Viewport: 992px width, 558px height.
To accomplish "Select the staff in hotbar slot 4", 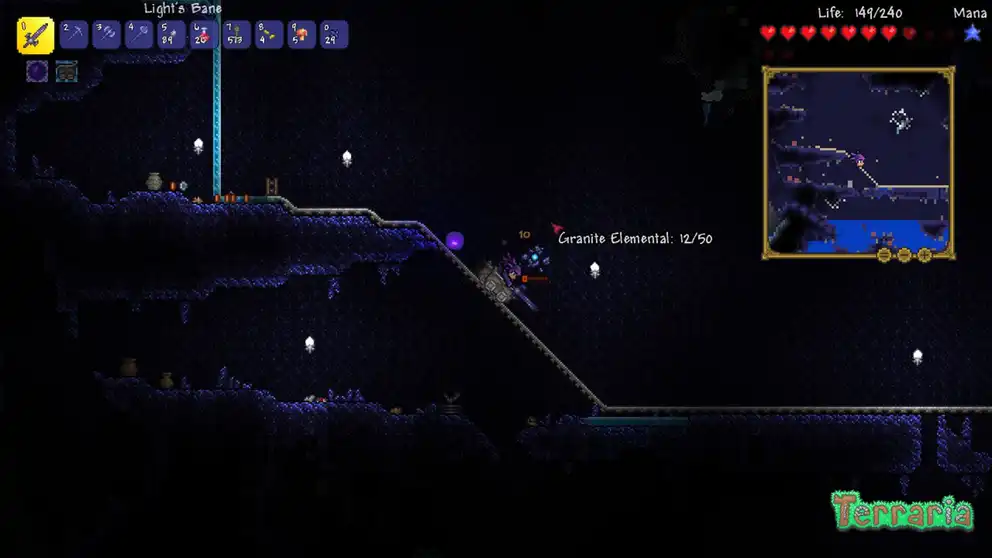I will [x=139, y=35].
